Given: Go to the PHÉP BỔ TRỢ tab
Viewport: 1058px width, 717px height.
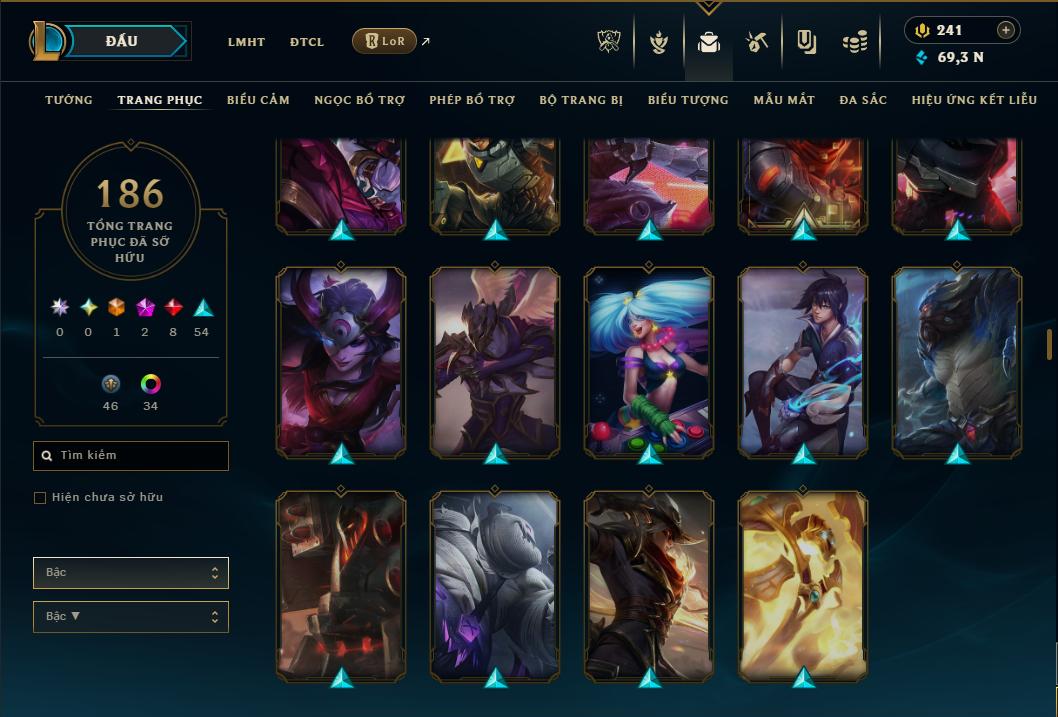Looking at the screenshot, I should (x=472, y=100).
